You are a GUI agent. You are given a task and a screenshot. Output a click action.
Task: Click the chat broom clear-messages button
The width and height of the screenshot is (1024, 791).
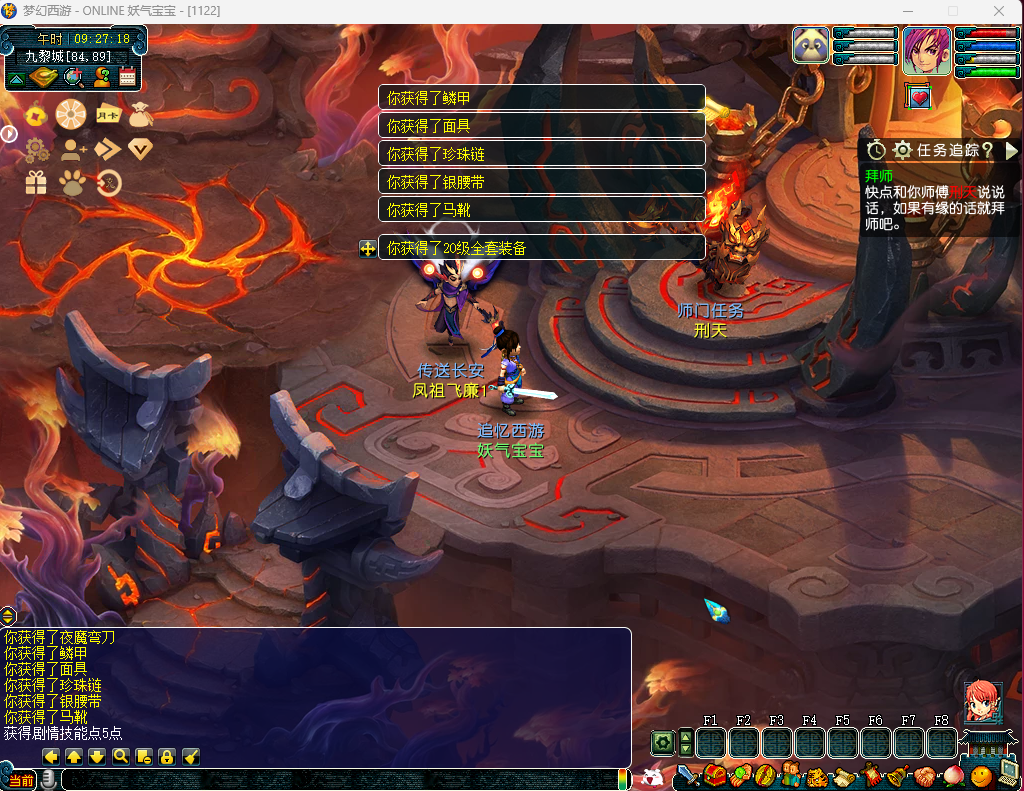point(191,757)
